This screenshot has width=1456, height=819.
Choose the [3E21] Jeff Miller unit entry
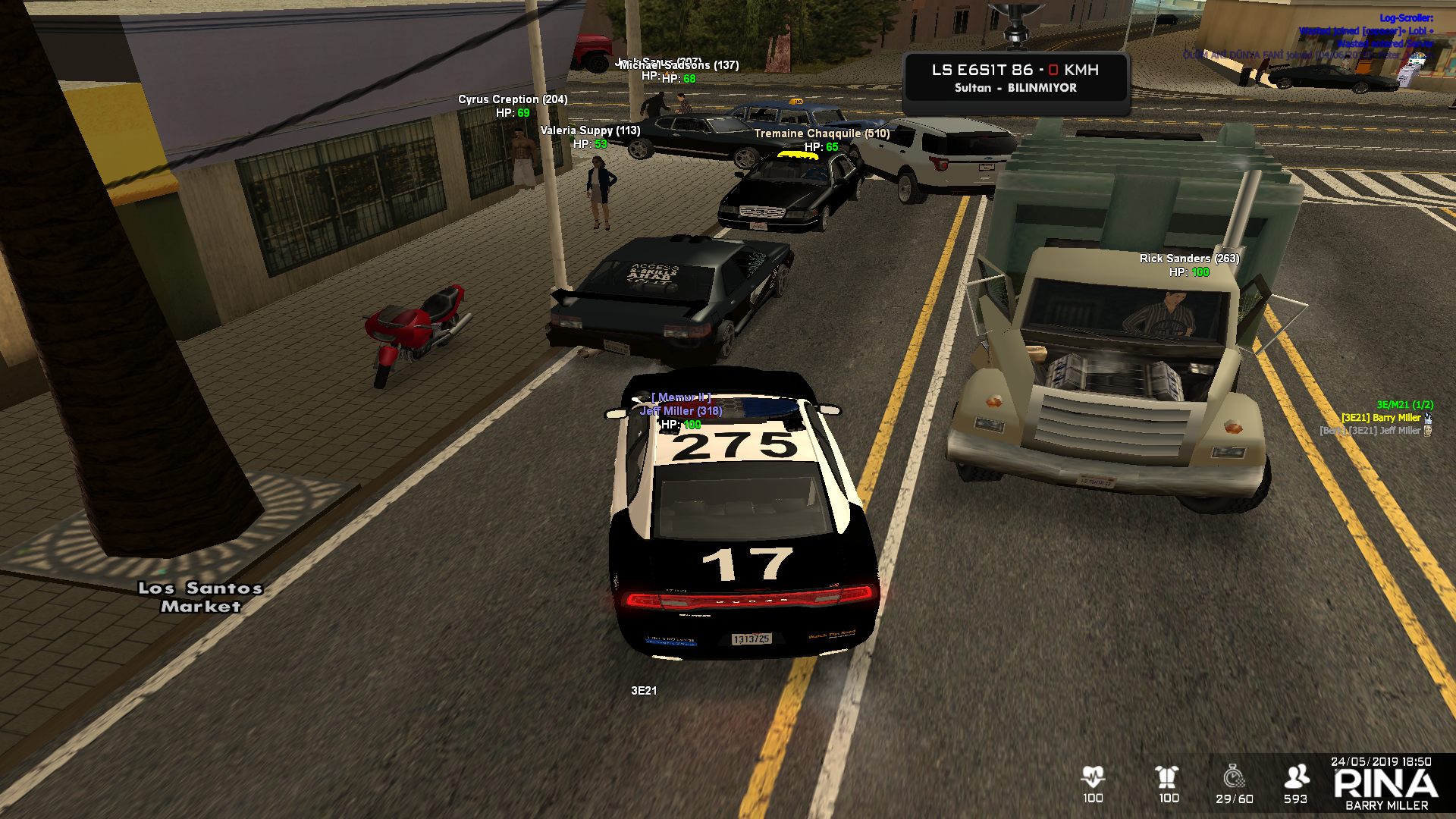click(1376, 431)
